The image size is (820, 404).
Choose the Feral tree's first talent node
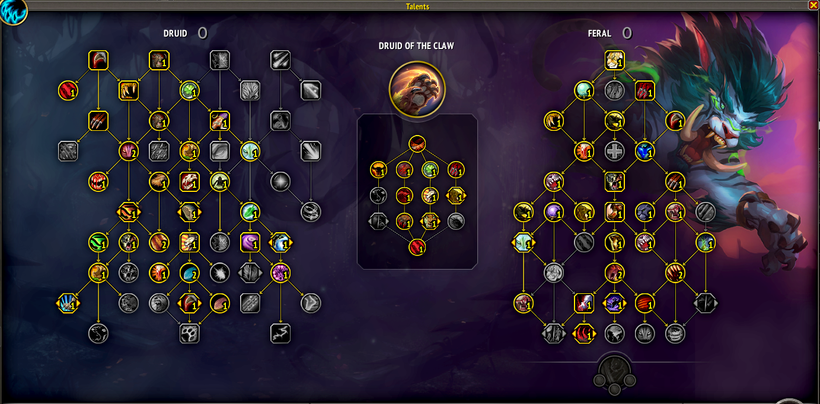[x=614, y=61]
